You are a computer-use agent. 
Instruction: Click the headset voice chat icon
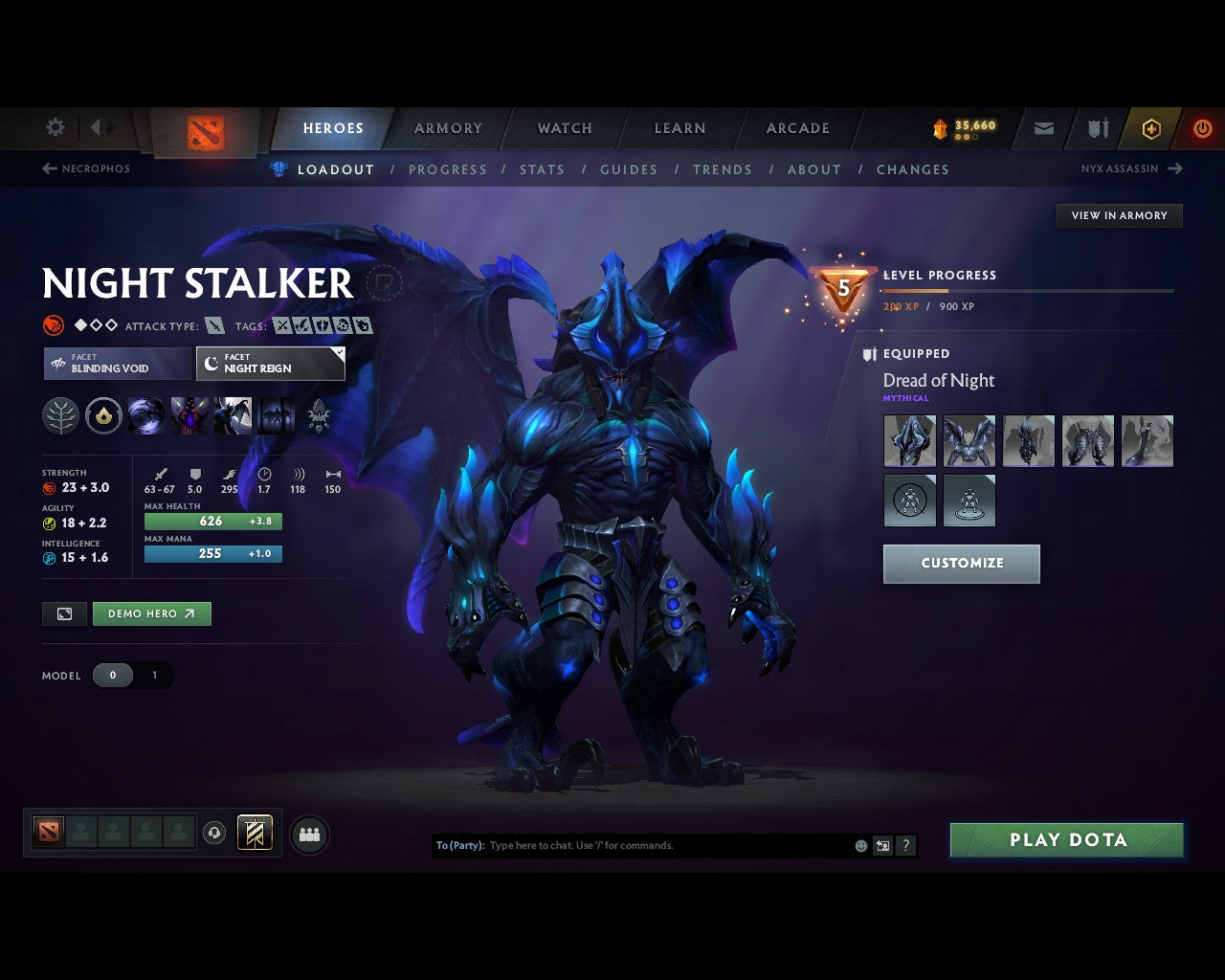[x=214, y=833]
